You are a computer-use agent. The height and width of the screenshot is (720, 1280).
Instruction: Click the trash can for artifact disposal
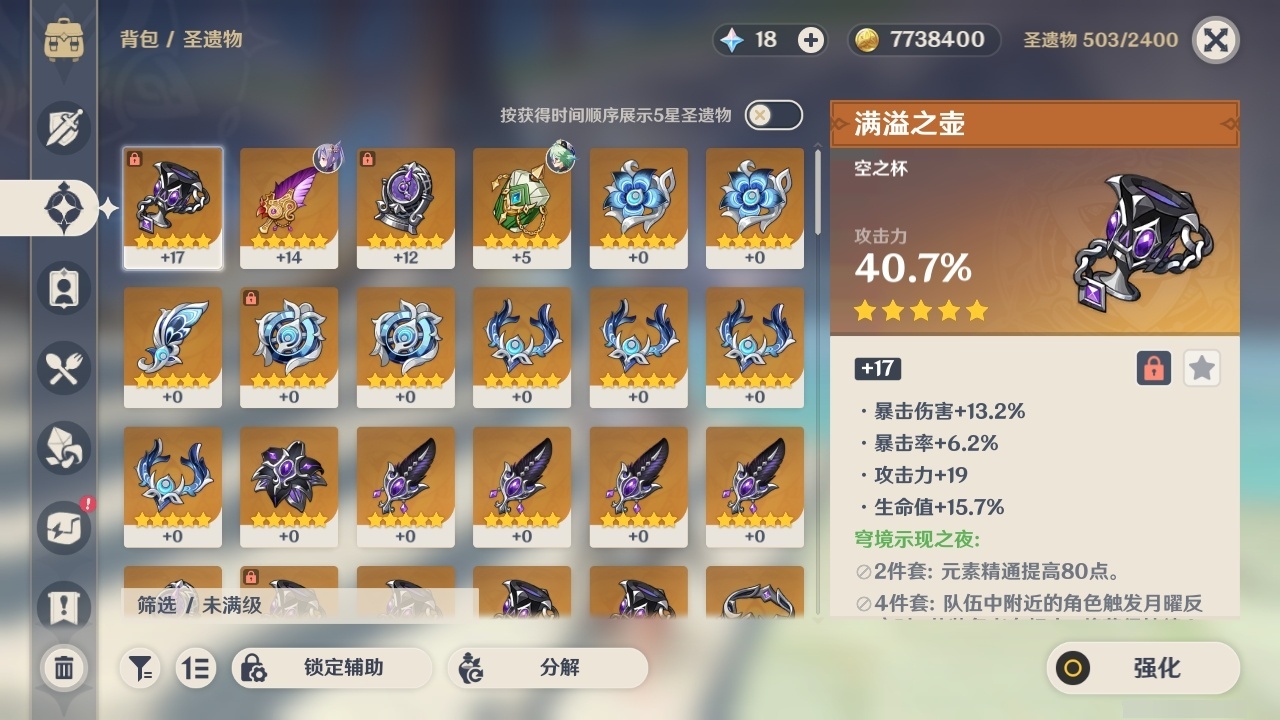click(63, 668)
